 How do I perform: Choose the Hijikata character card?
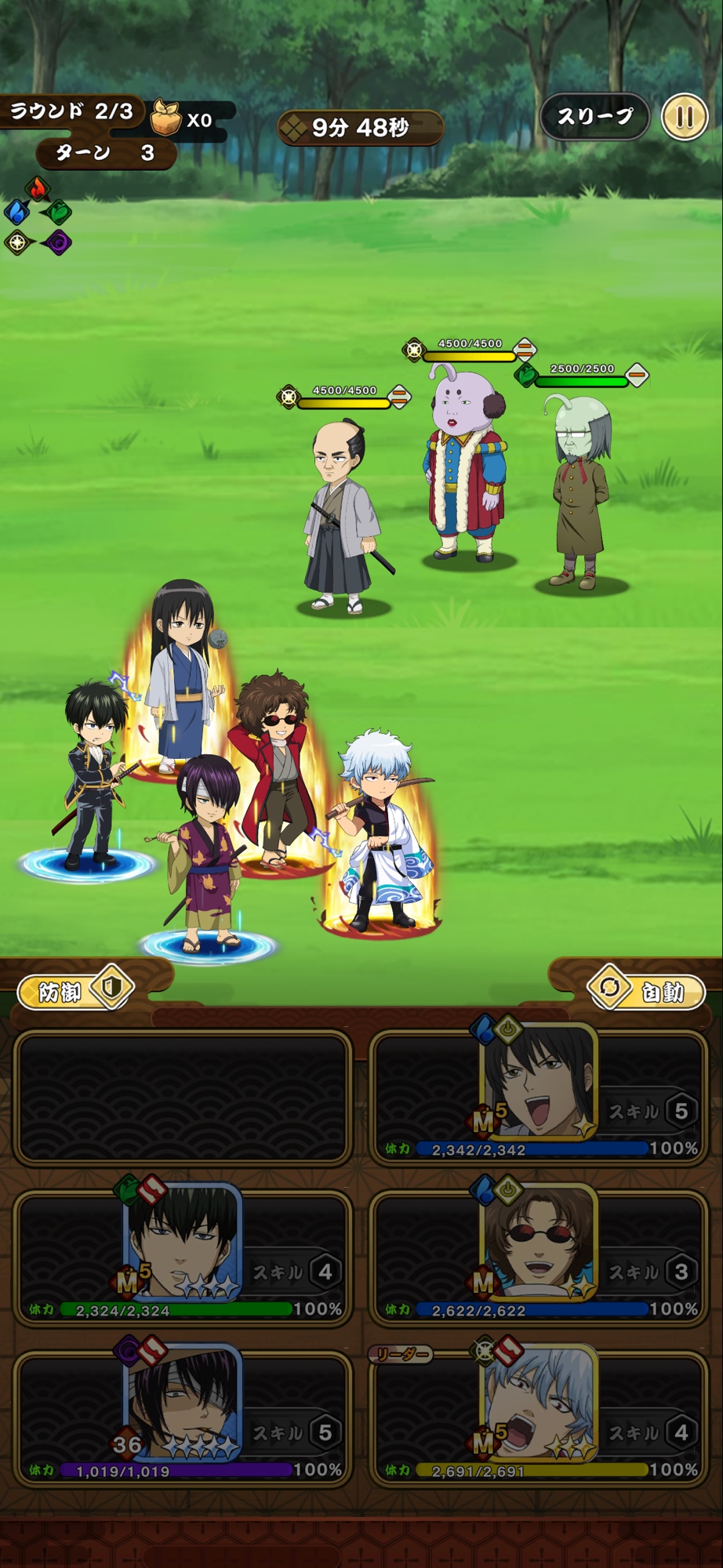(183, 1257)
